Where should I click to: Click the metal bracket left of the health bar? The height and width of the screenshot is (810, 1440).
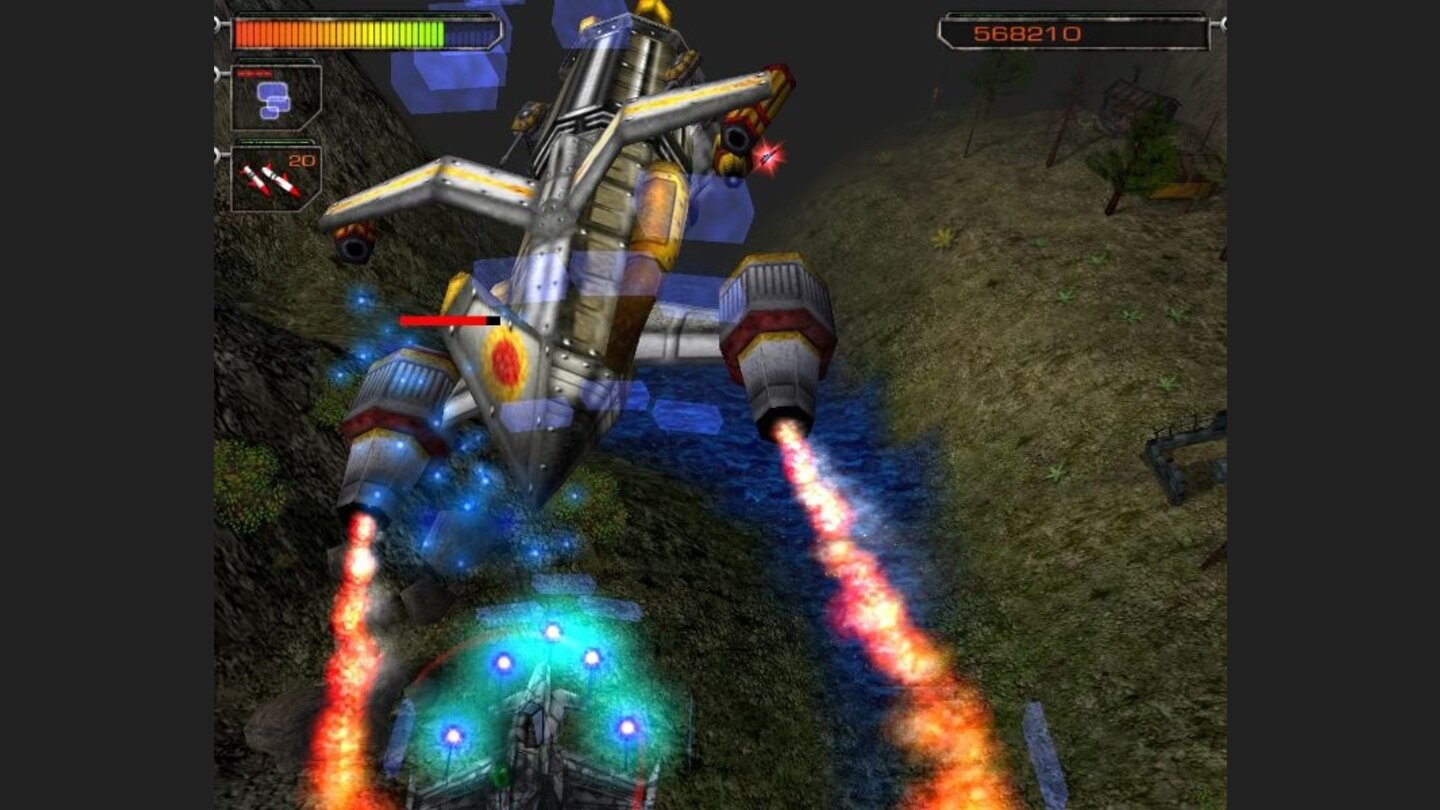(x=216, y=25)
